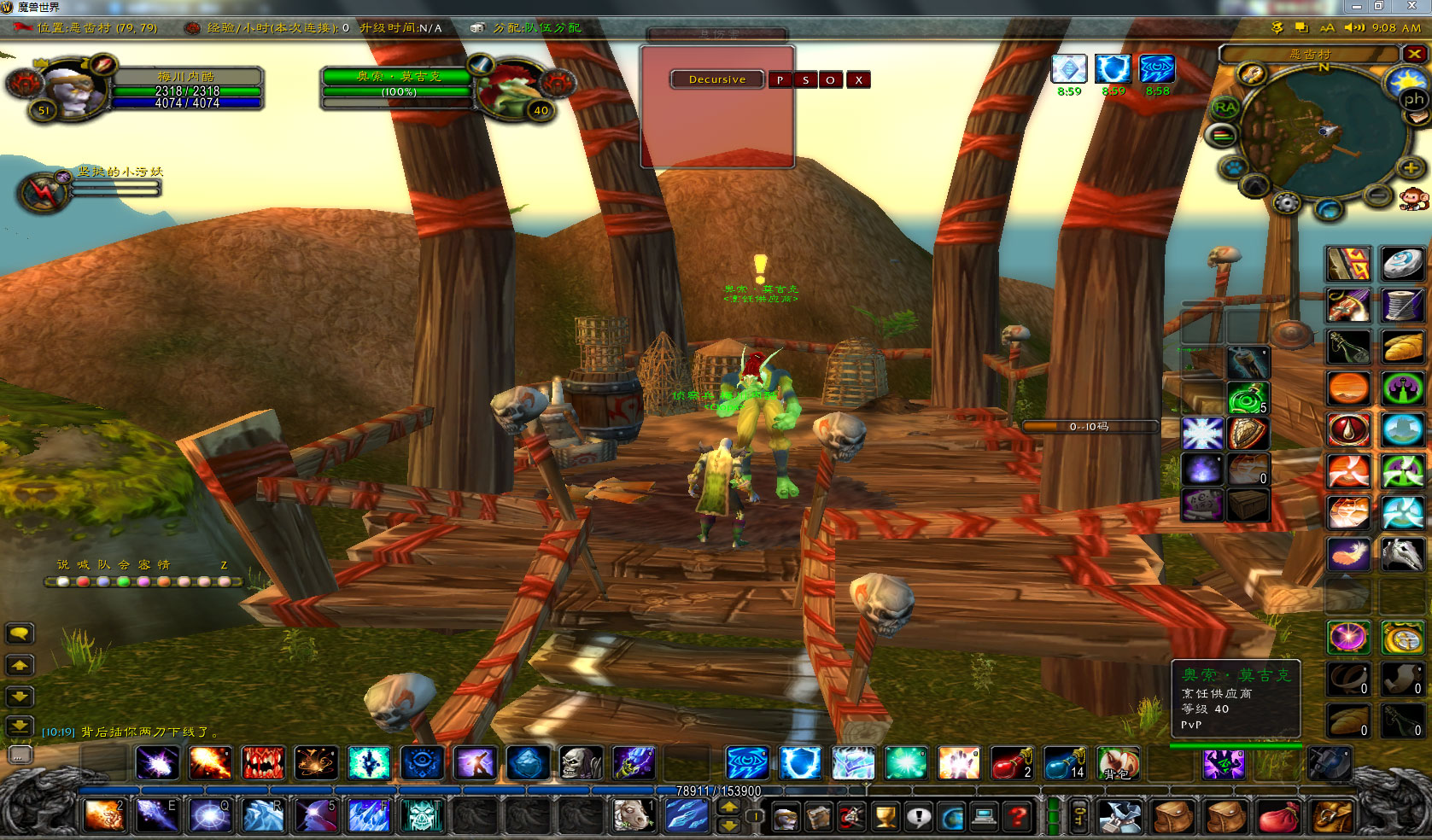
Task: Open the keyring button beside the bags
Action: click(x=1079, y=817)
